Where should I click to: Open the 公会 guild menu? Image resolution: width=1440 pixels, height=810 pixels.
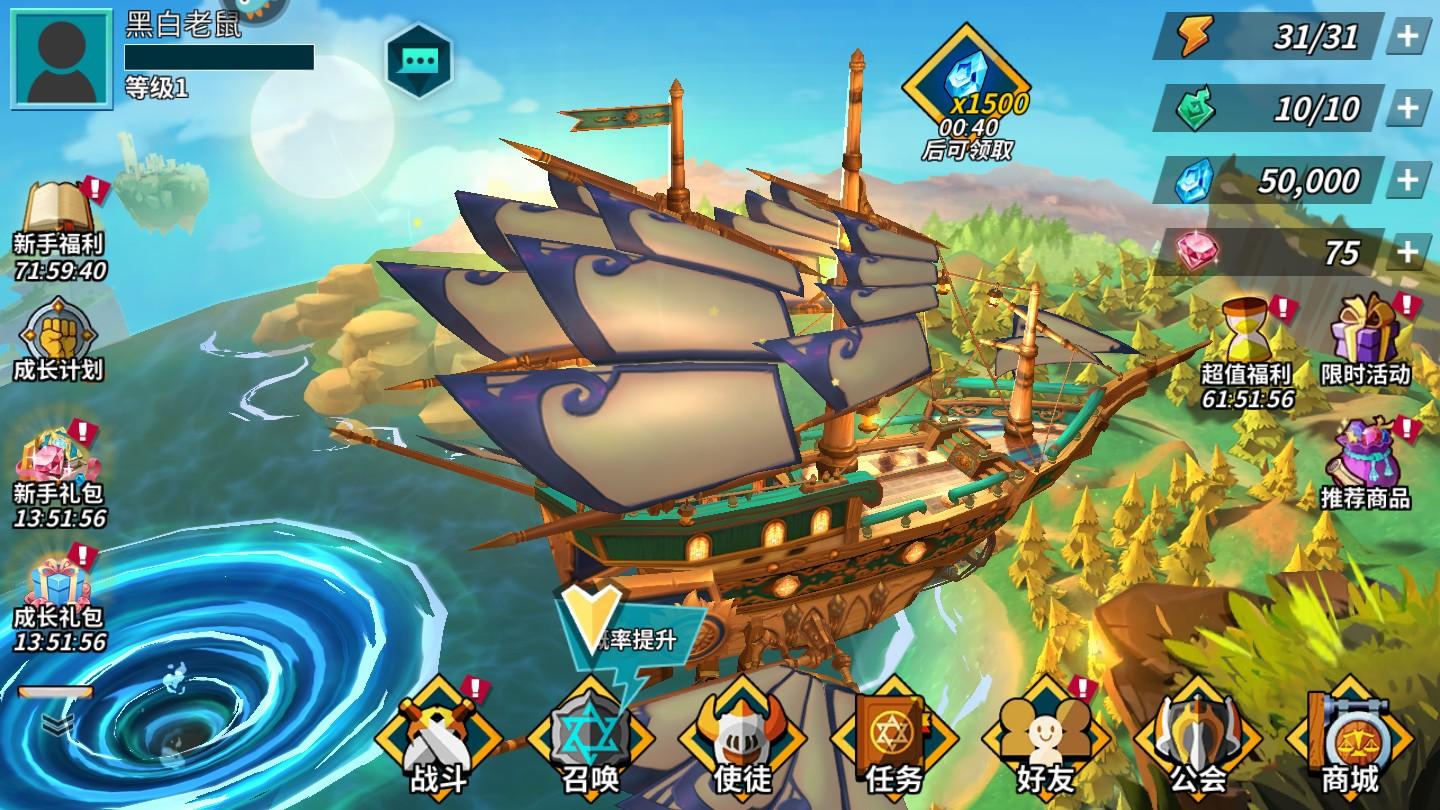coord(1198,740)
